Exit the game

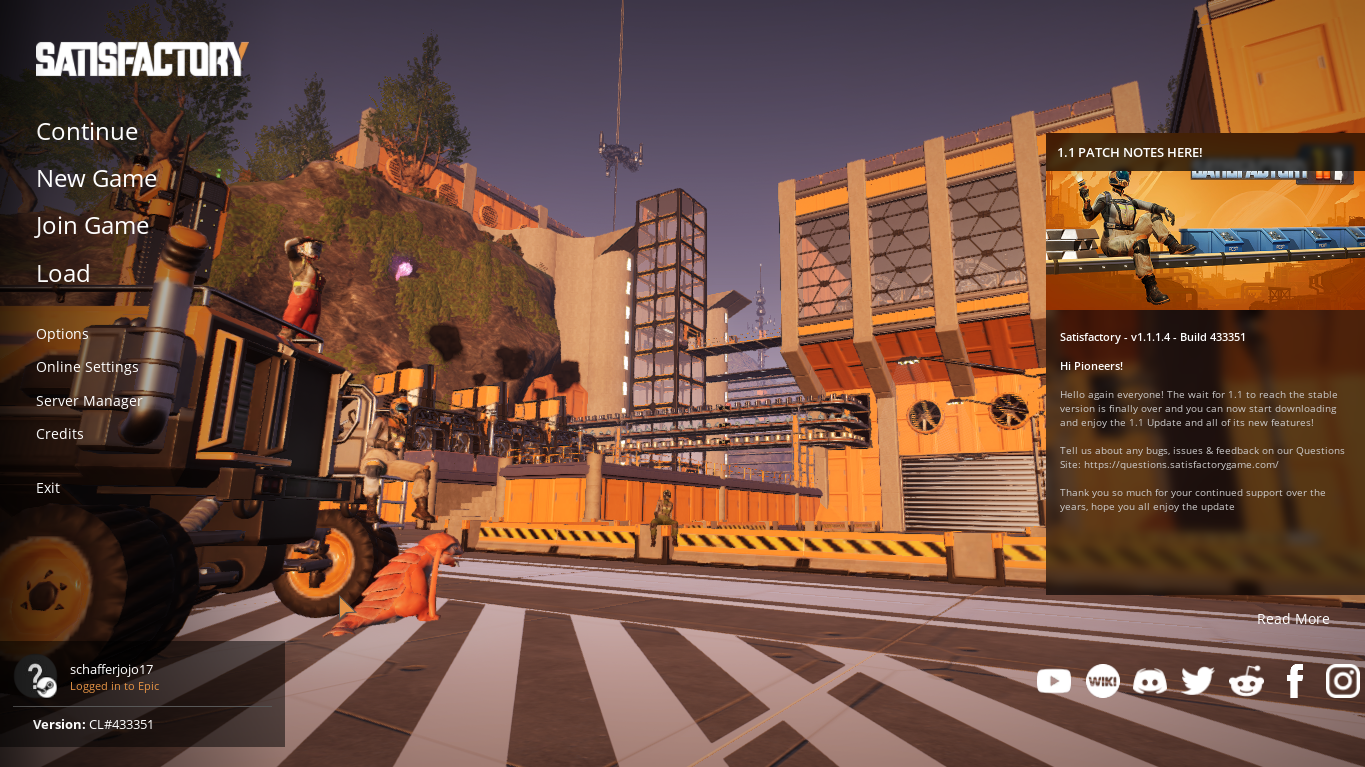click(x=48, y=488)
